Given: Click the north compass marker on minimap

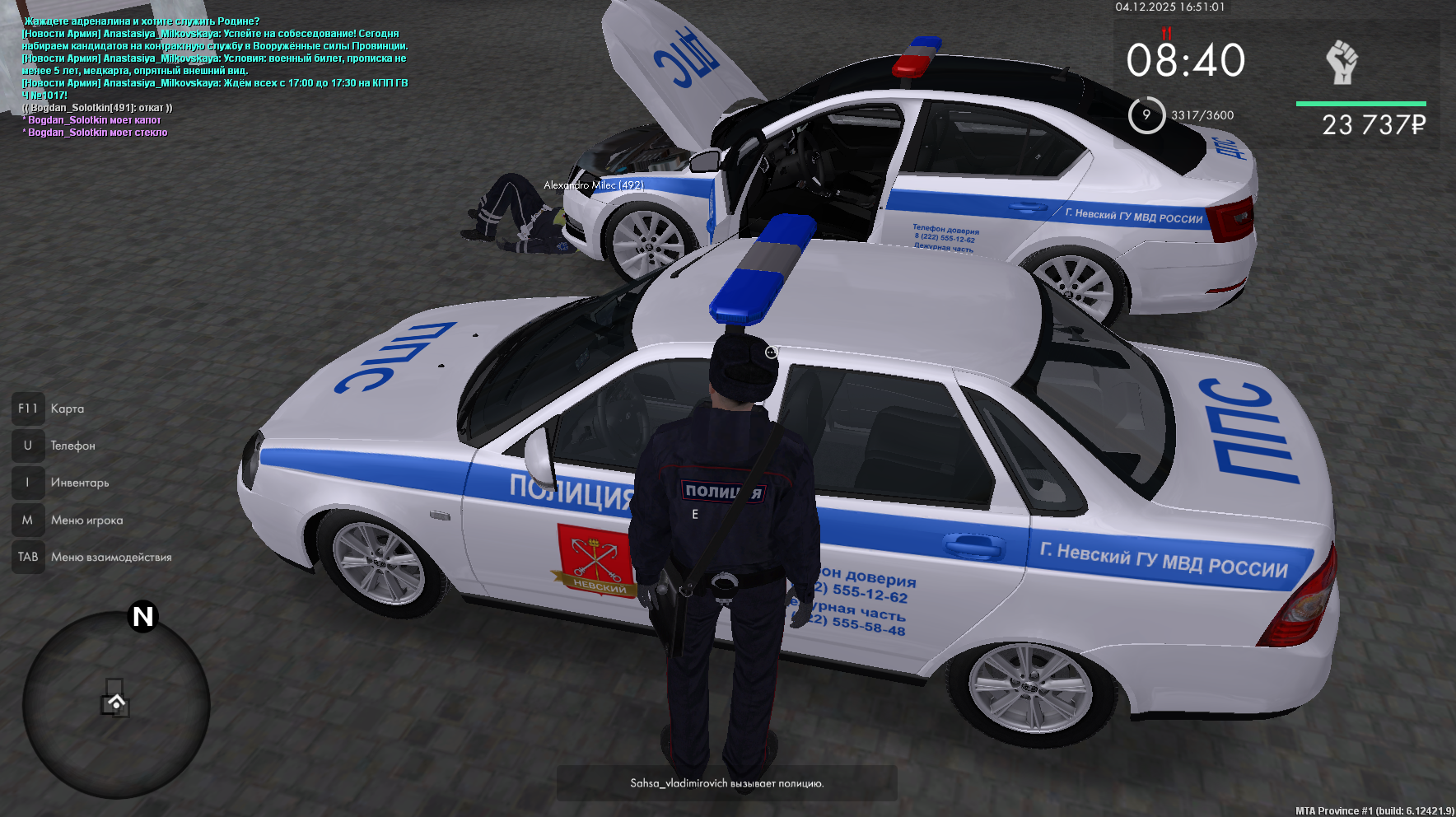Looking at the screenshot, I should click(142, 616).
